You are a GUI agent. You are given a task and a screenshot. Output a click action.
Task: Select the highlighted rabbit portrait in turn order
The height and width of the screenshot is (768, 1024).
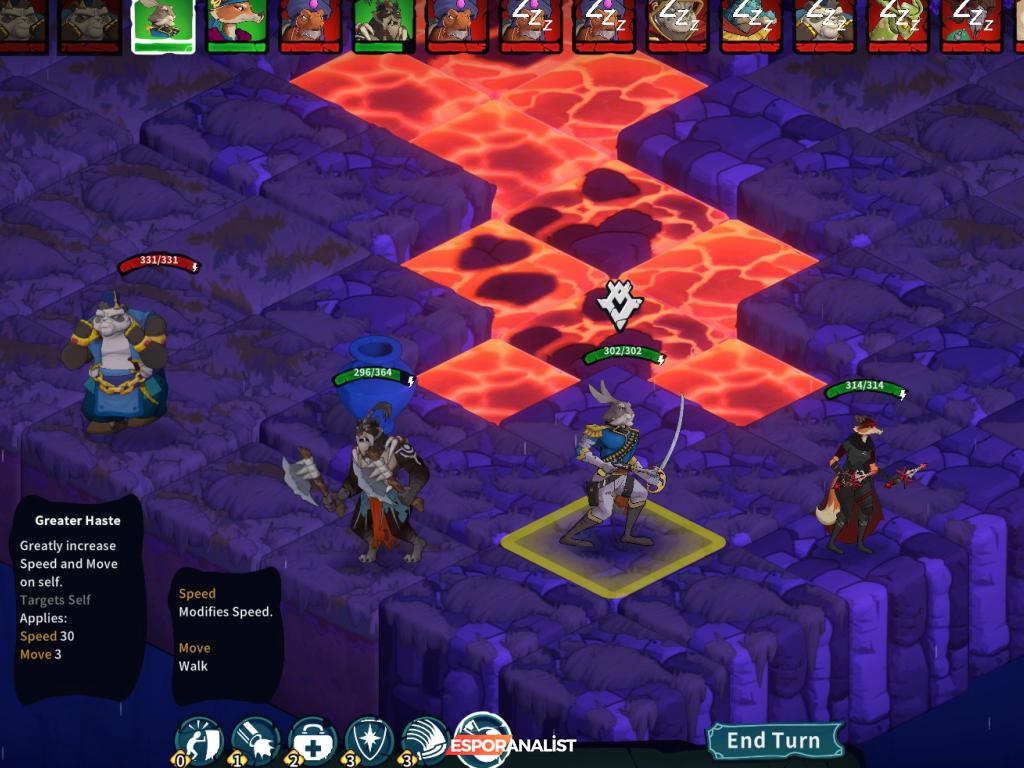click(x=163, y=24)
